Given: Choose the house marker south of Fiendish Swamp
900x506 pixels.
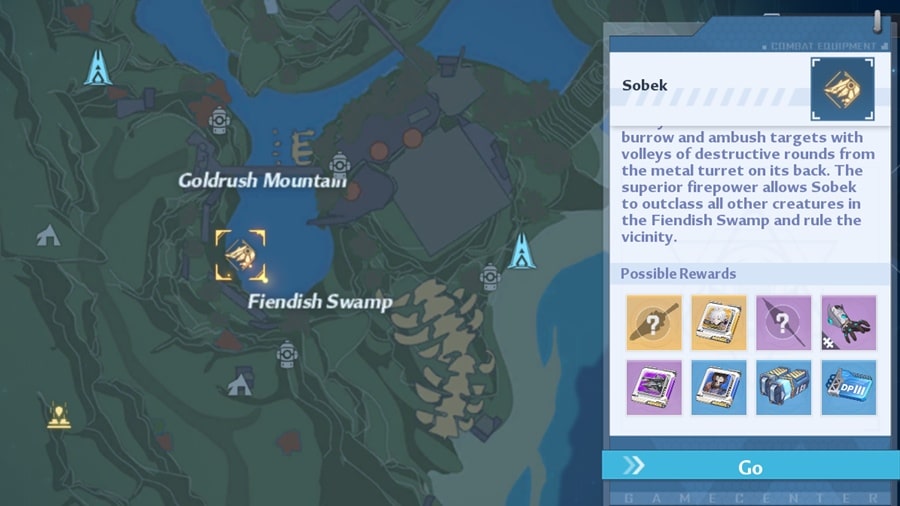Looking at the screenshot, I should point(241,382).
